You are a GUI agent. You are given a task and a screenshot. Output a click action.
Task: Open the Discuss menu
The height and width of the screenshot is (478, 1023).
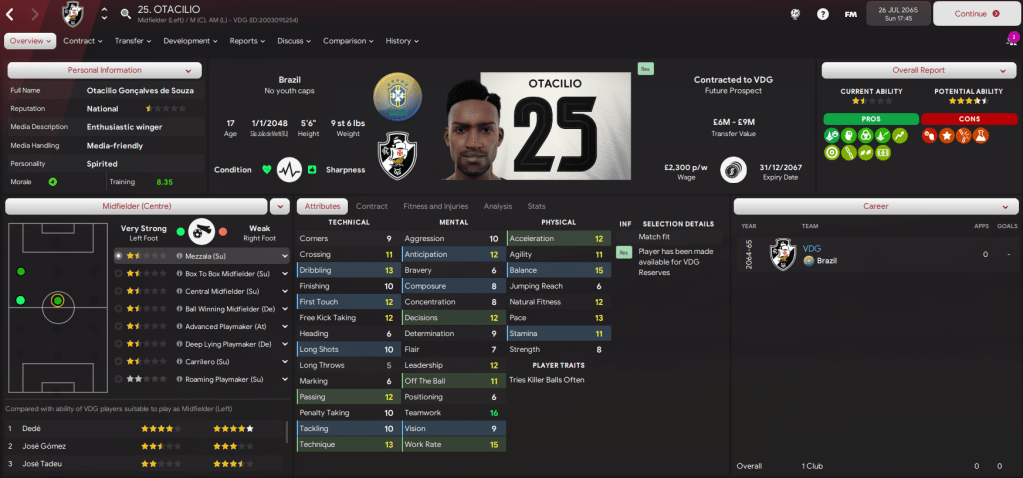click(294, 41)
